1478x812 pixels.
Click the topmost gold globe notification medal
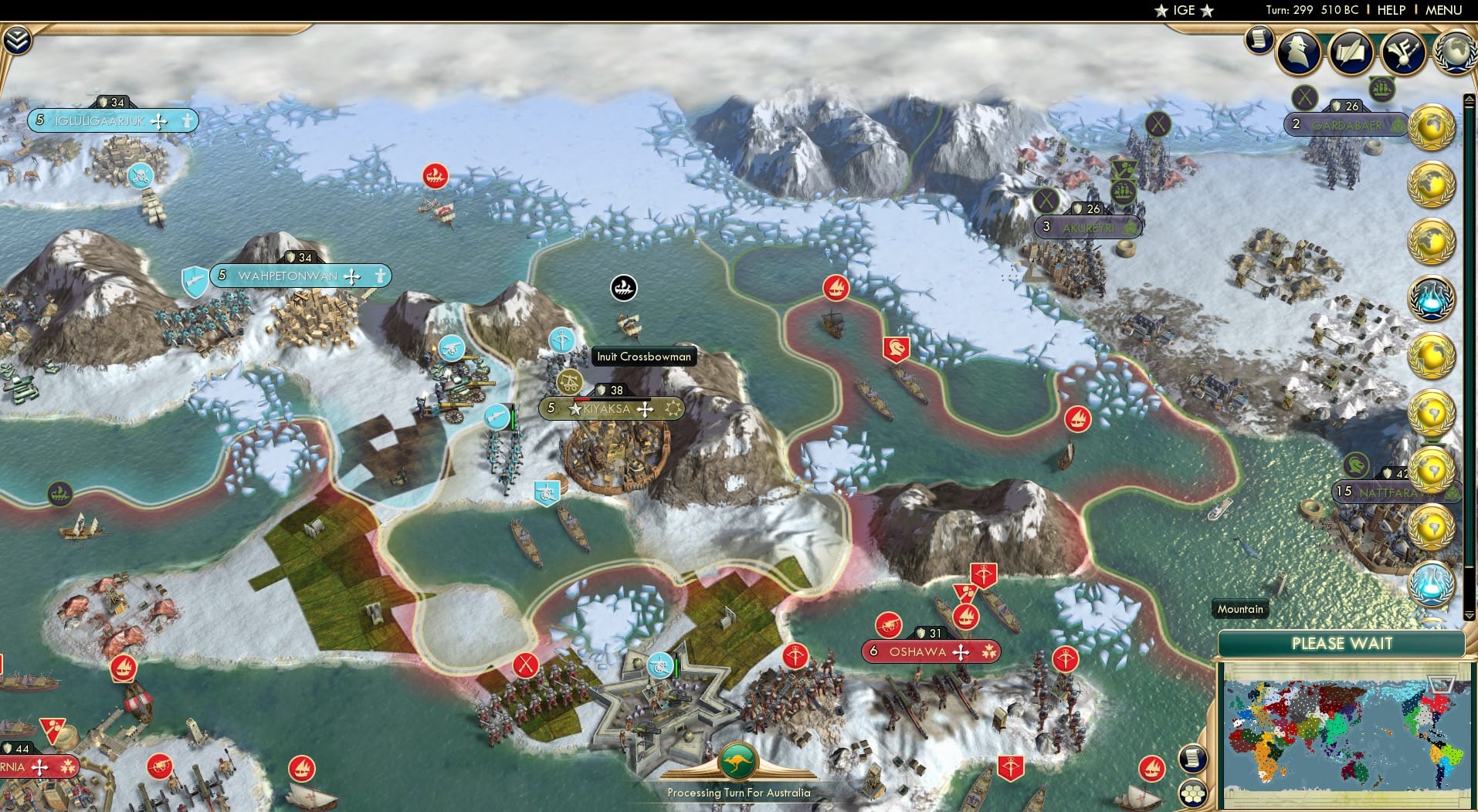1435,127
